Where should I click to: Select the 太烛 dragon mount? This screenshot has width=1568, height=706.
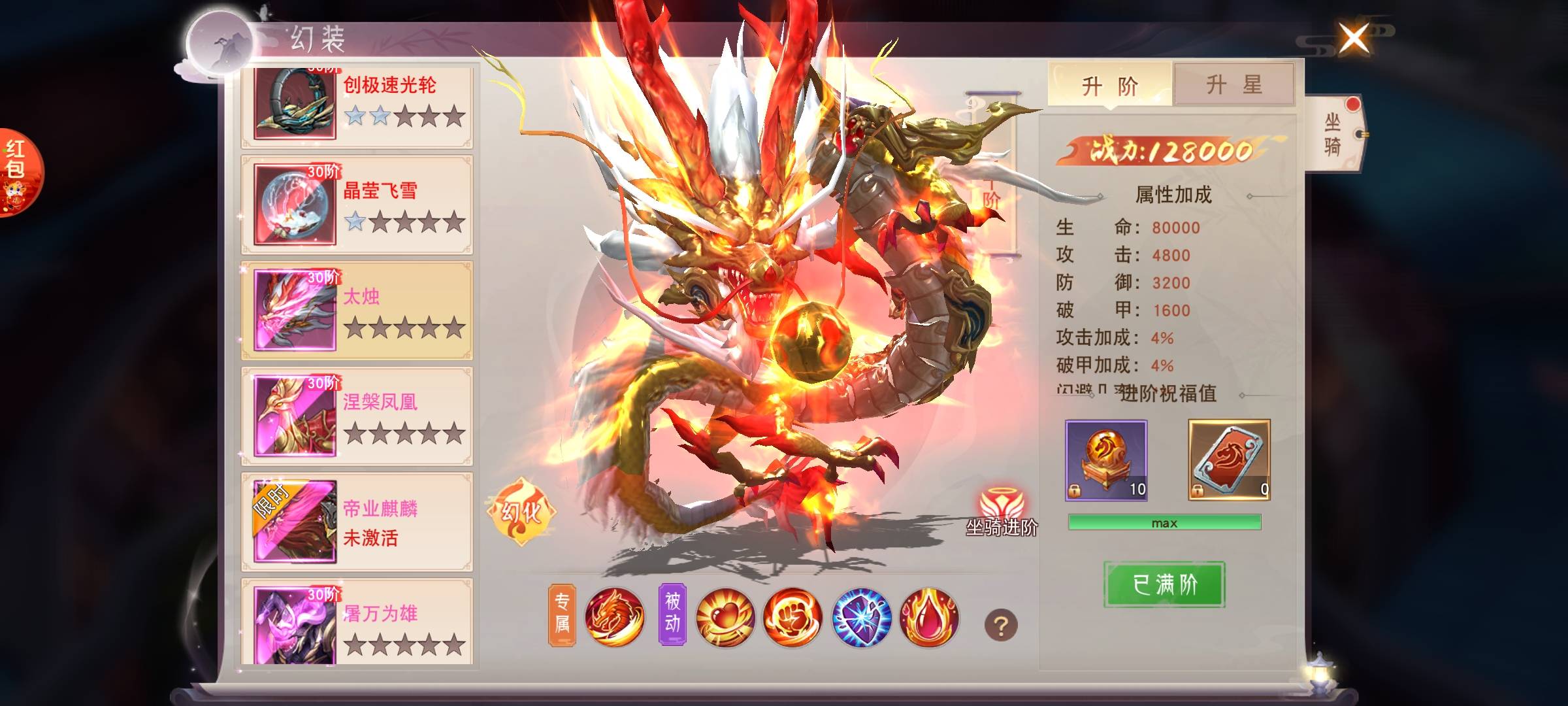pyautogui.click(x=357, y=311)
